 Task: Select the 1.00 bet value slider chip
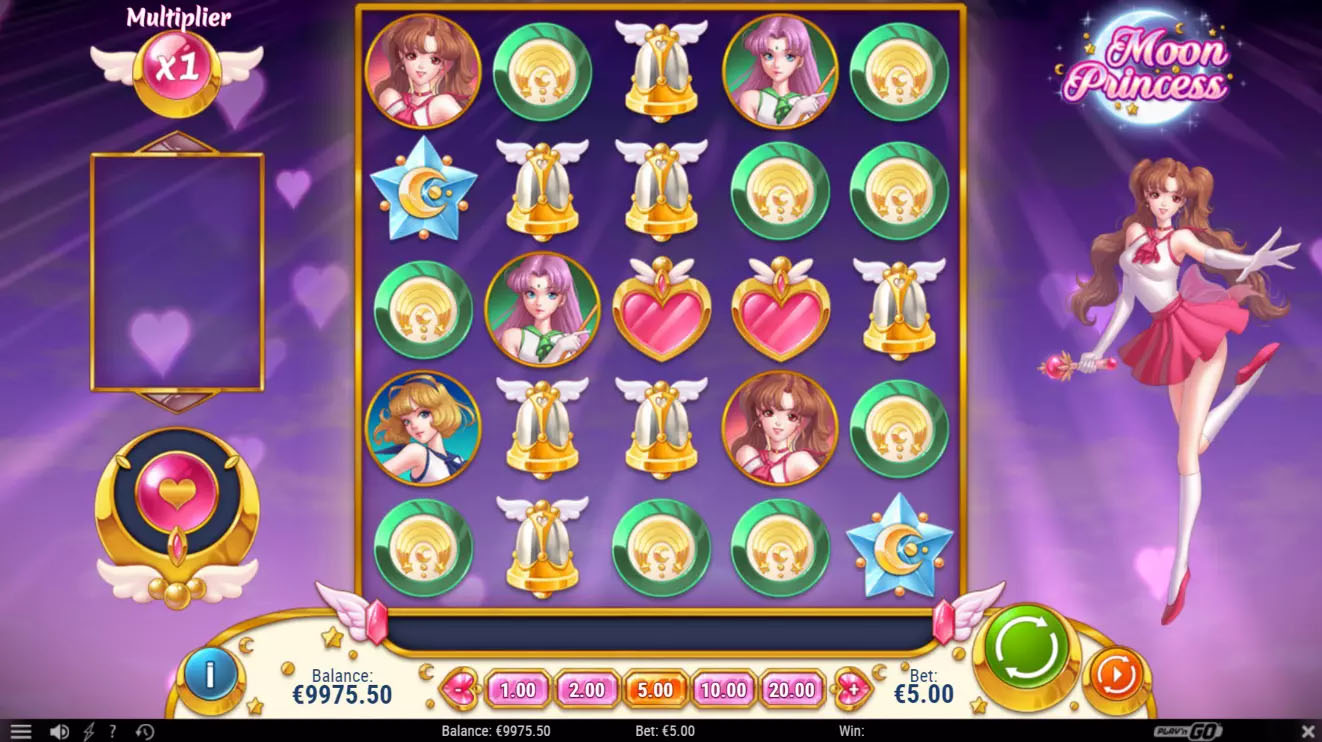click(x=517, y=690)
